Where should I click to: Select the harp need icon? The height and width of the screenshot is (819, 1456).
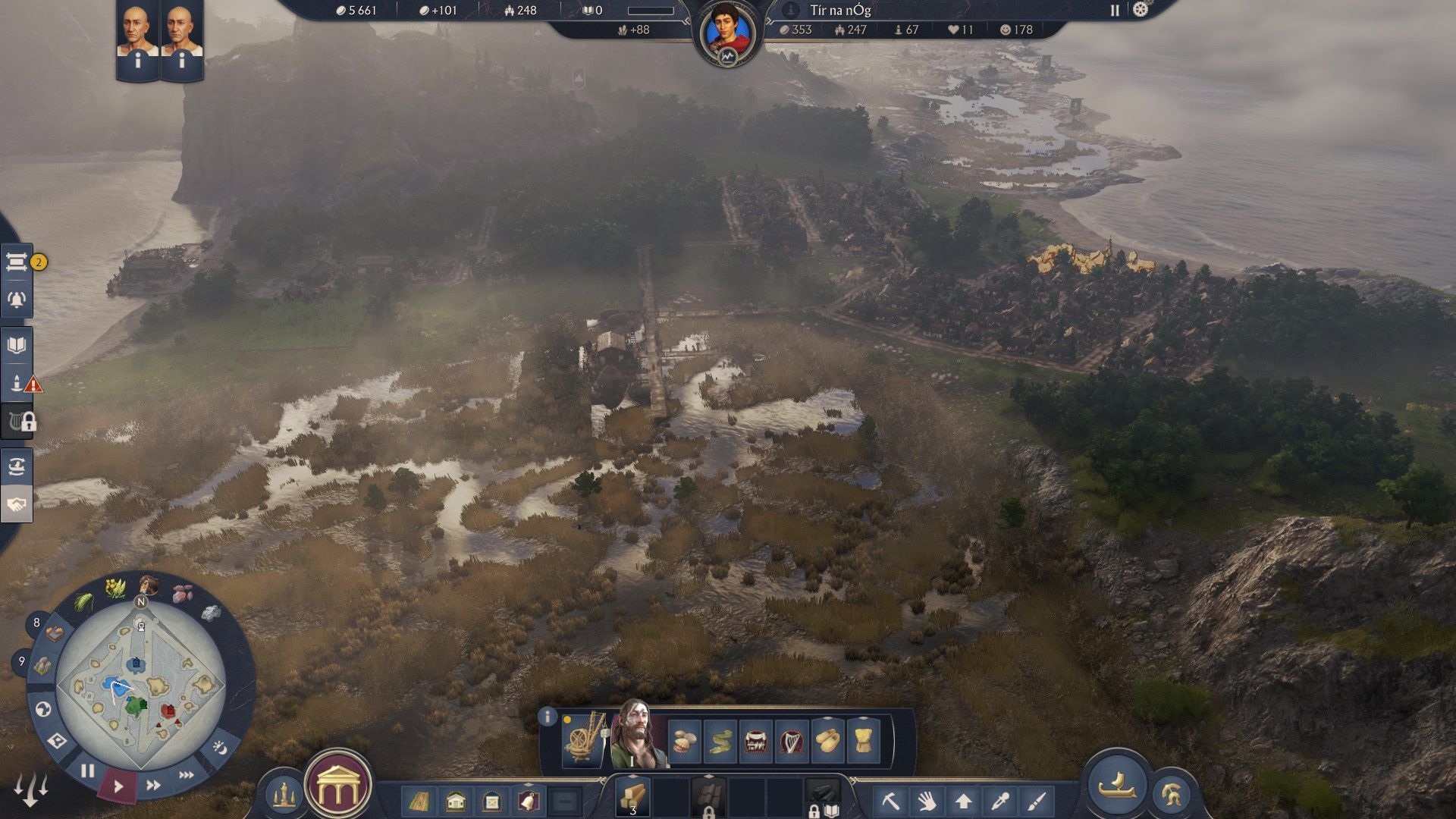point(791,740)
